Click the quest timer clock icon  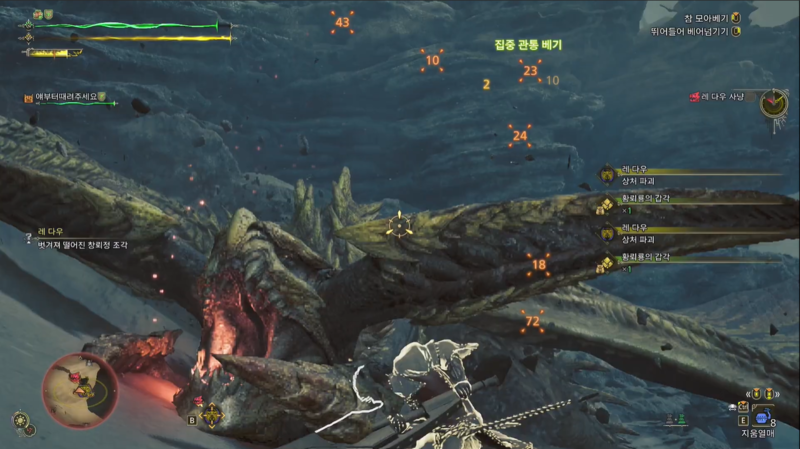(x=773, y=102)
